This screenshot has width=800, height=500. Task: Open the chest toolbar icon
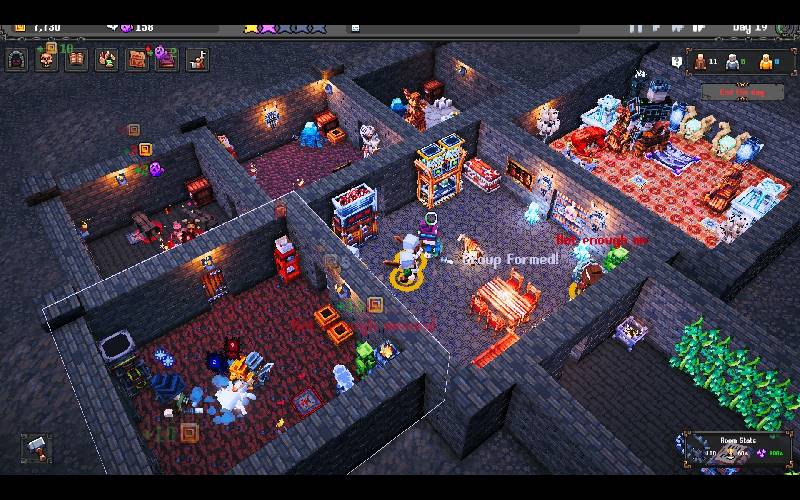point(167,60)
